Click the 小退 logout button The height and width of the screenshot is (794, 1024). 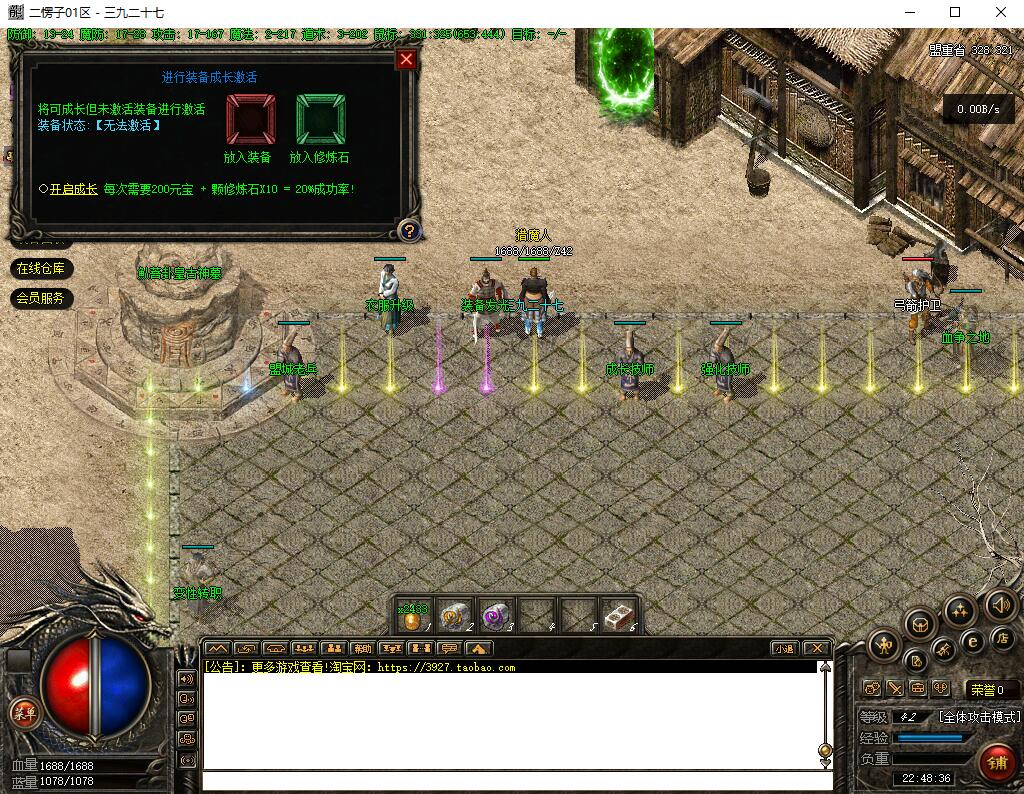click(783, 648)
